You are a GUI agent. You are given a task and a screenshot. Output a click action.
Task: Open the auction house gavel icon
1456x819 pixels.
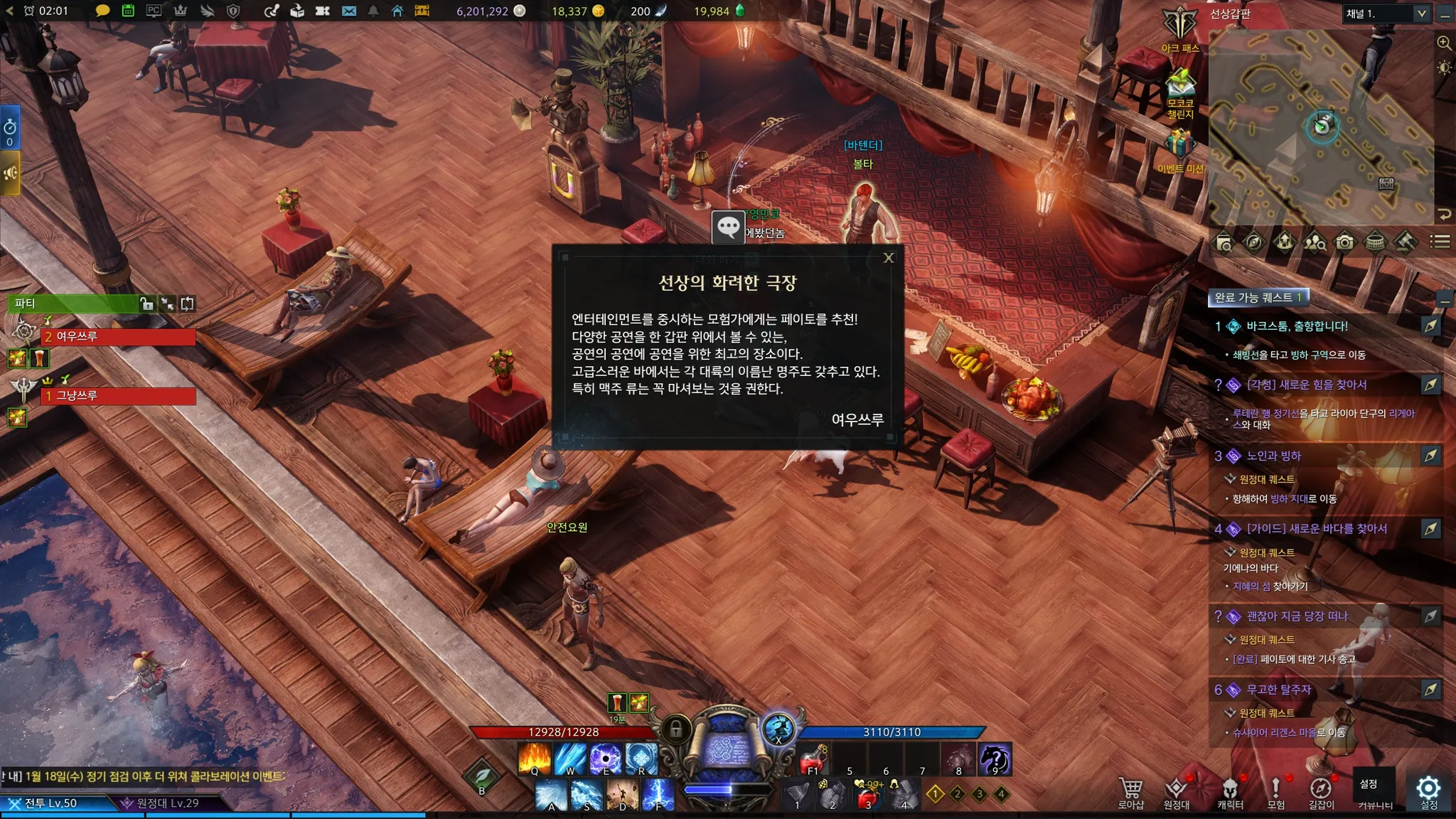1405,243
